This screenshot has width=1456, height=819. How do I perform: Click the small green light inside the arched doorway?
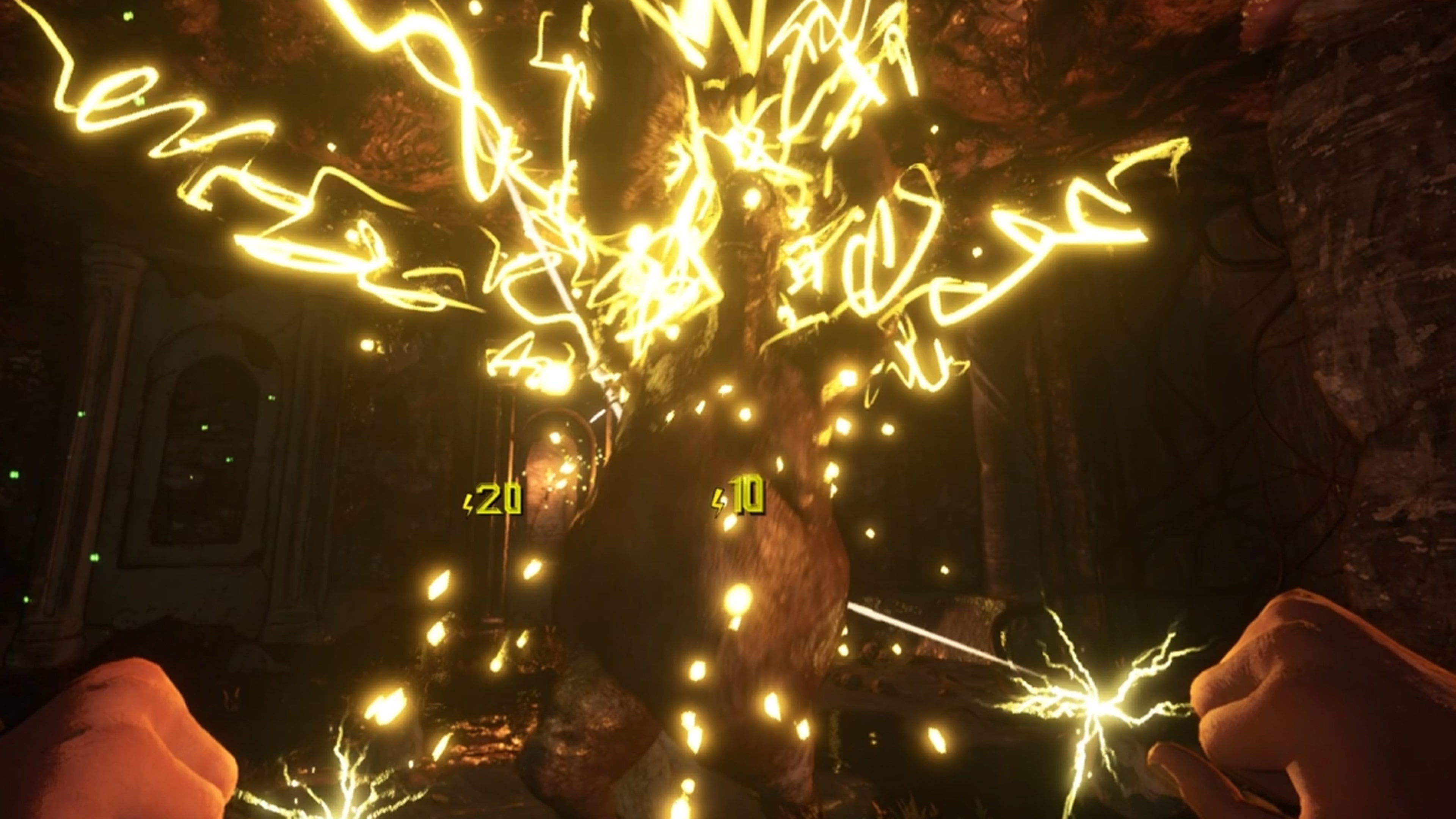click(205, 428)
